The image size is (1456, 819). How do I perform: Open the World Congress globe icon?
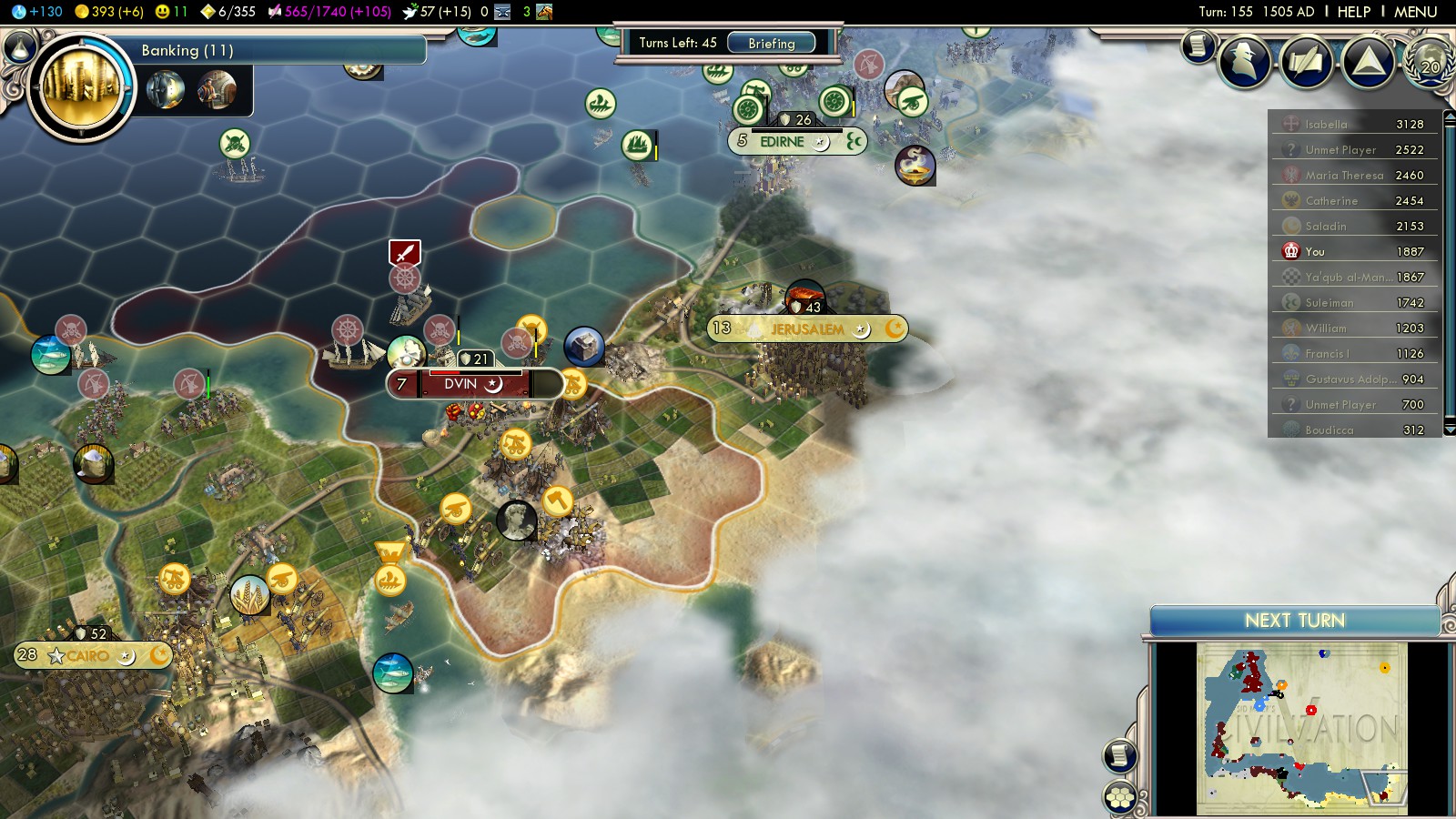(1430, 62)
